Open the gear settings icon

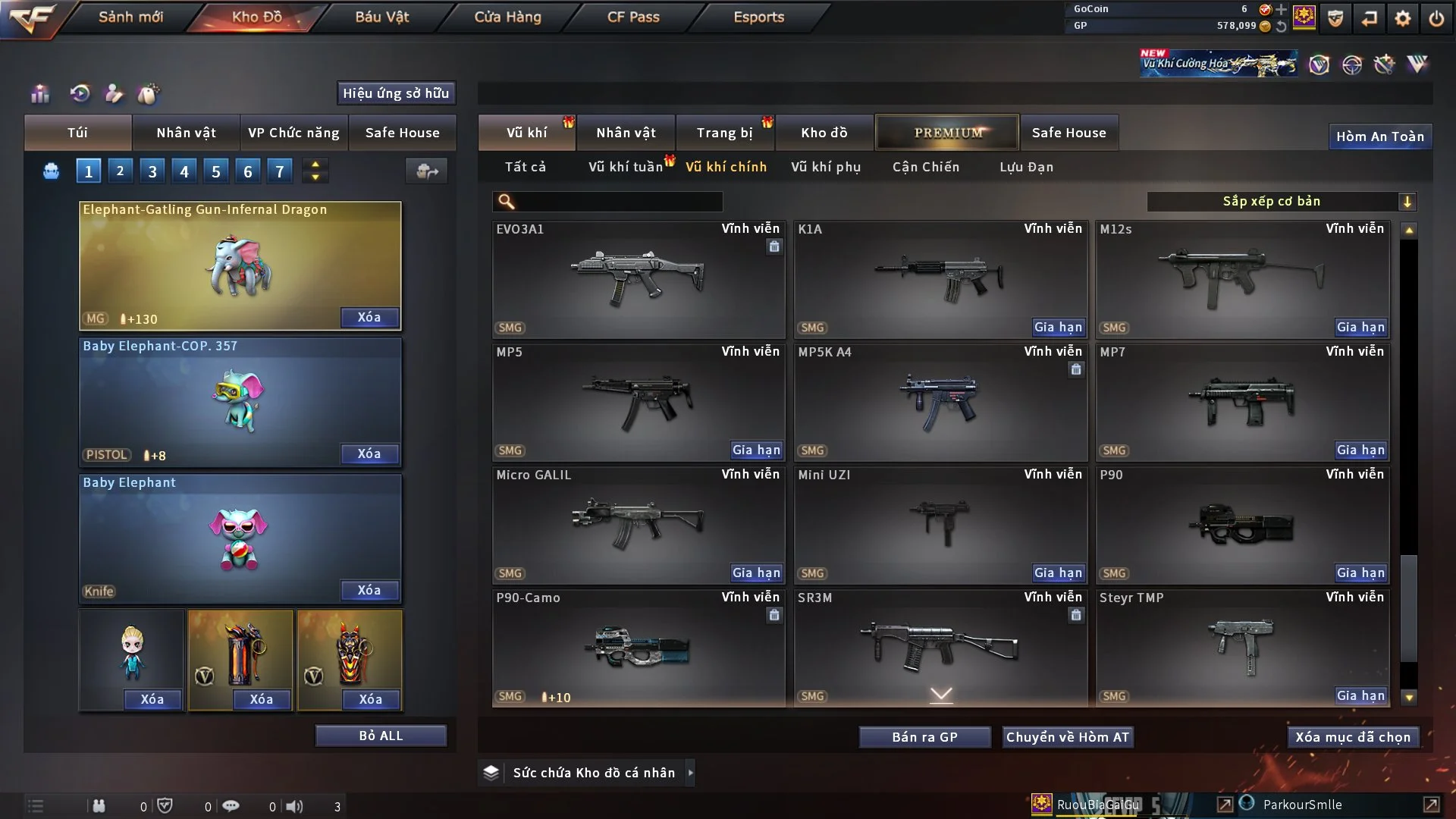tap(1403, 18)
